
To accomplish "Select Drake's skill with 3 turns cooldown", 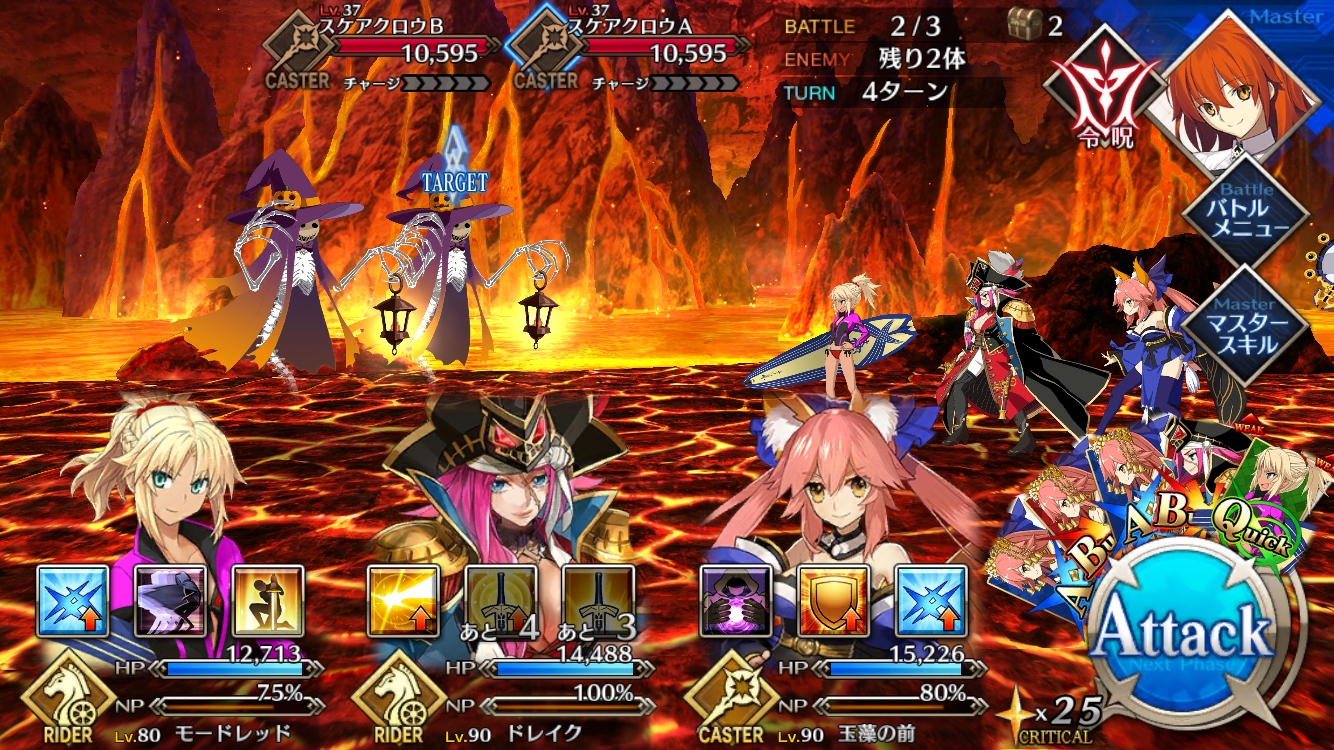I will coord(599,601).
